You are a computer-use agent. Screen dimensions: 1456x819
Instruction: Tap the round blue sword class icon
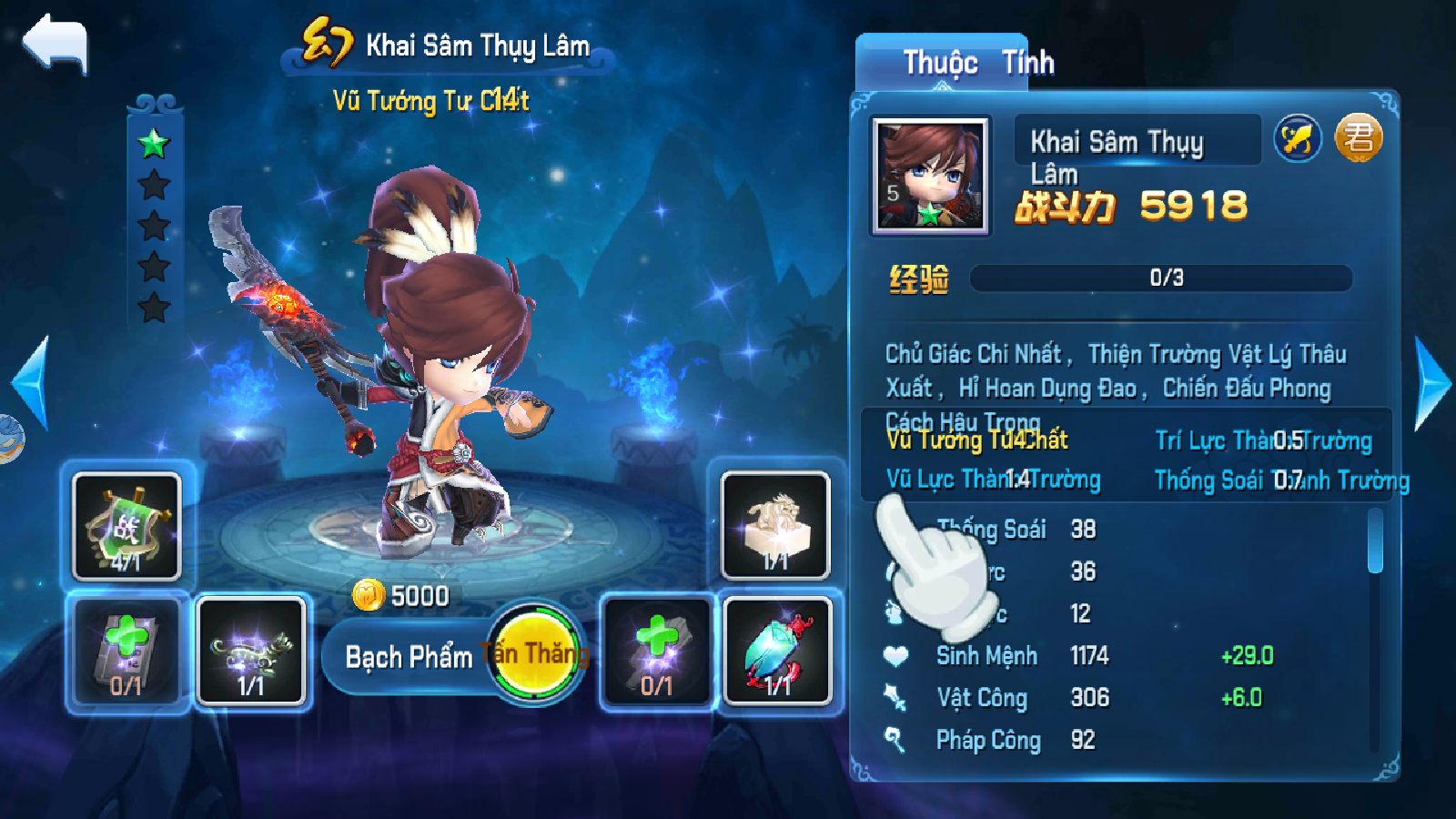pos(1298,139)
